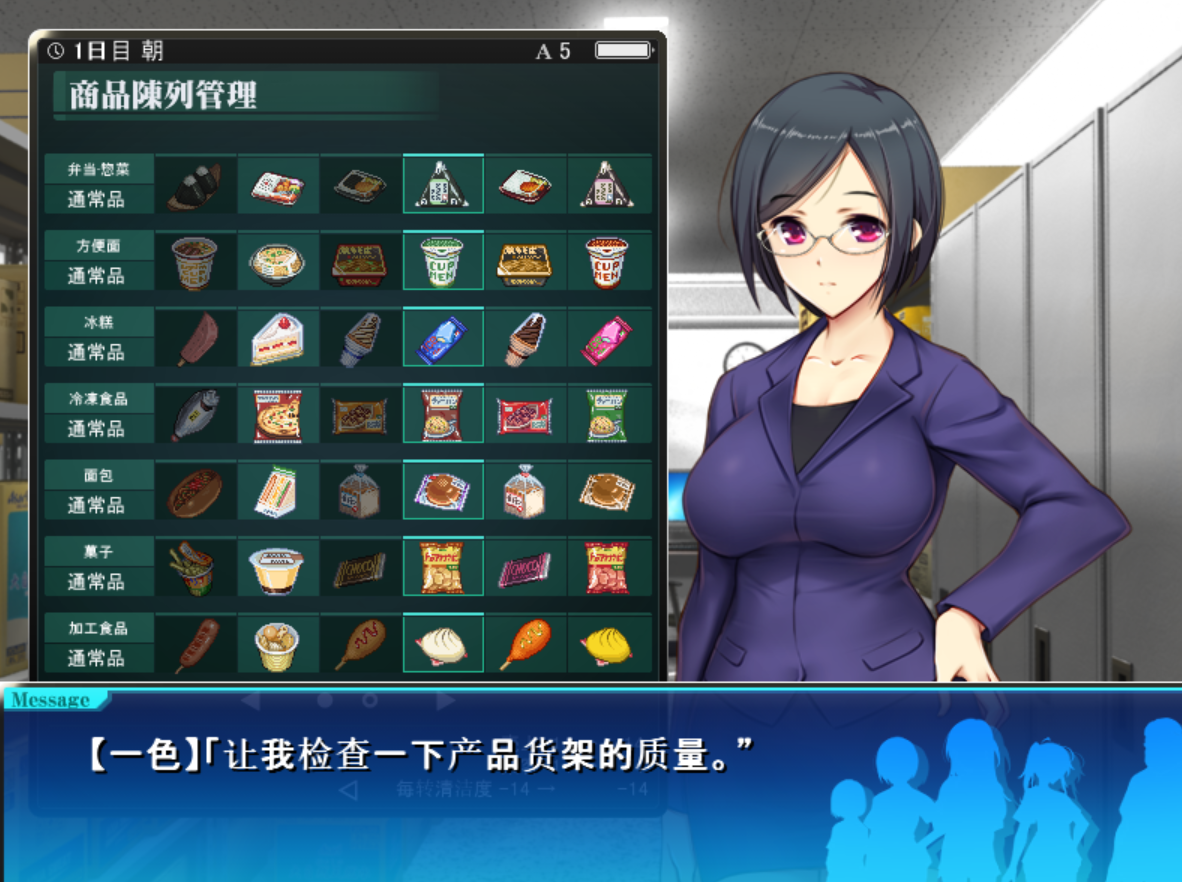Choose the ice pop bar on a stick
This screenshot has width=1182, height=882.
tap(195, 339)
